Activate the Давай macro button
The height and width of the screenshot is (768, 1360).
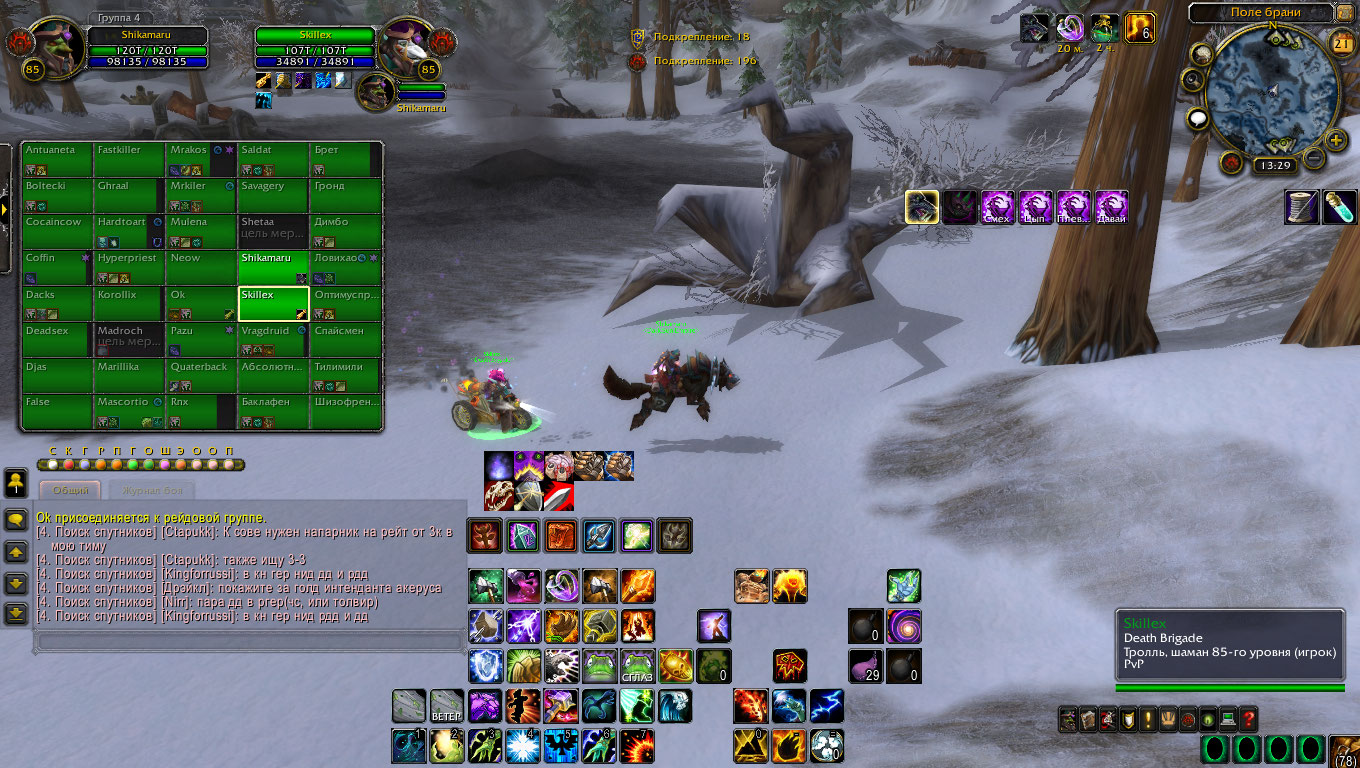coord(1111,207)
